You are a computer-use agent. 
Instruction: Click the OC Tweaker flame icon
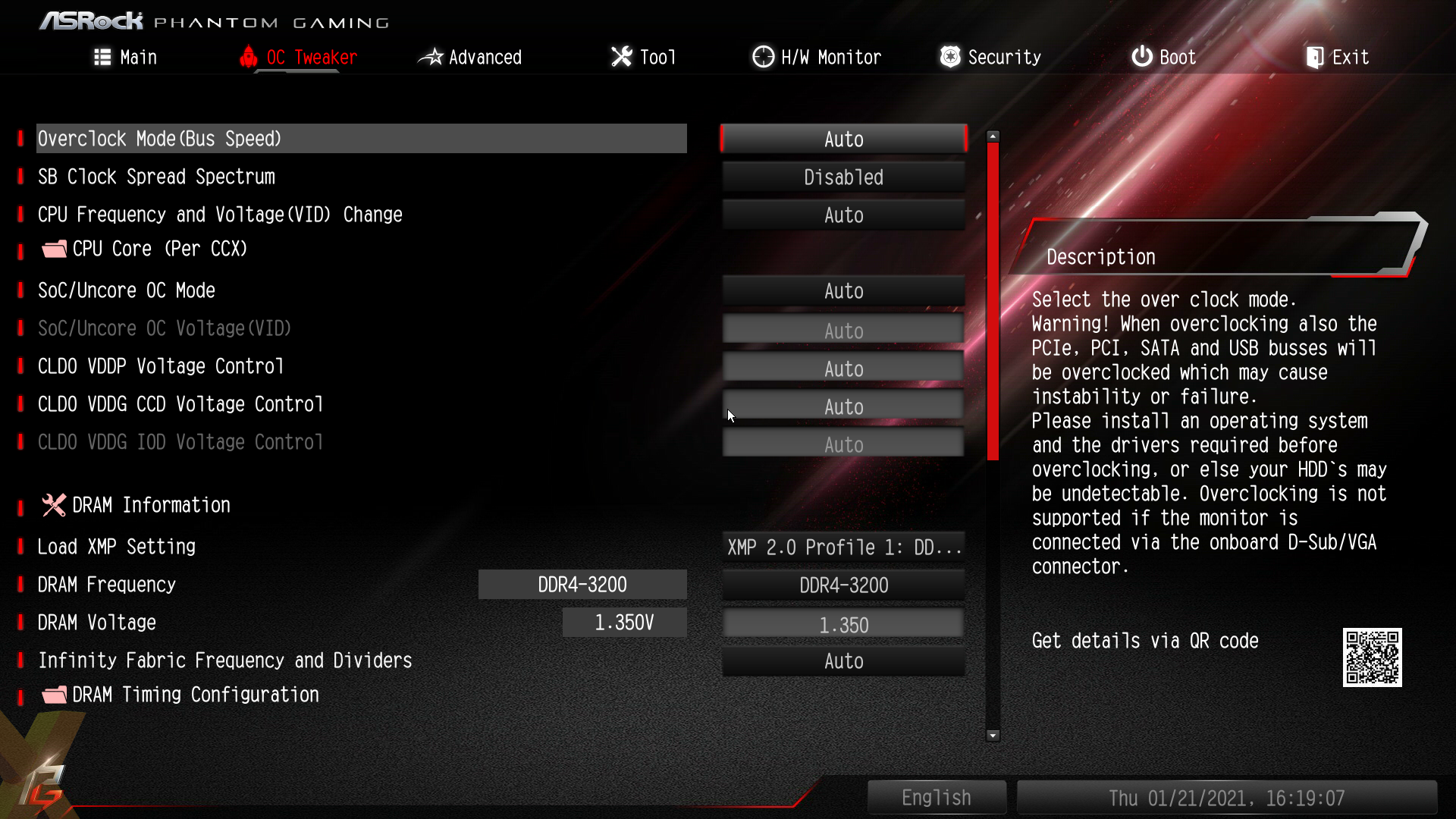click(x=249, y=56)
